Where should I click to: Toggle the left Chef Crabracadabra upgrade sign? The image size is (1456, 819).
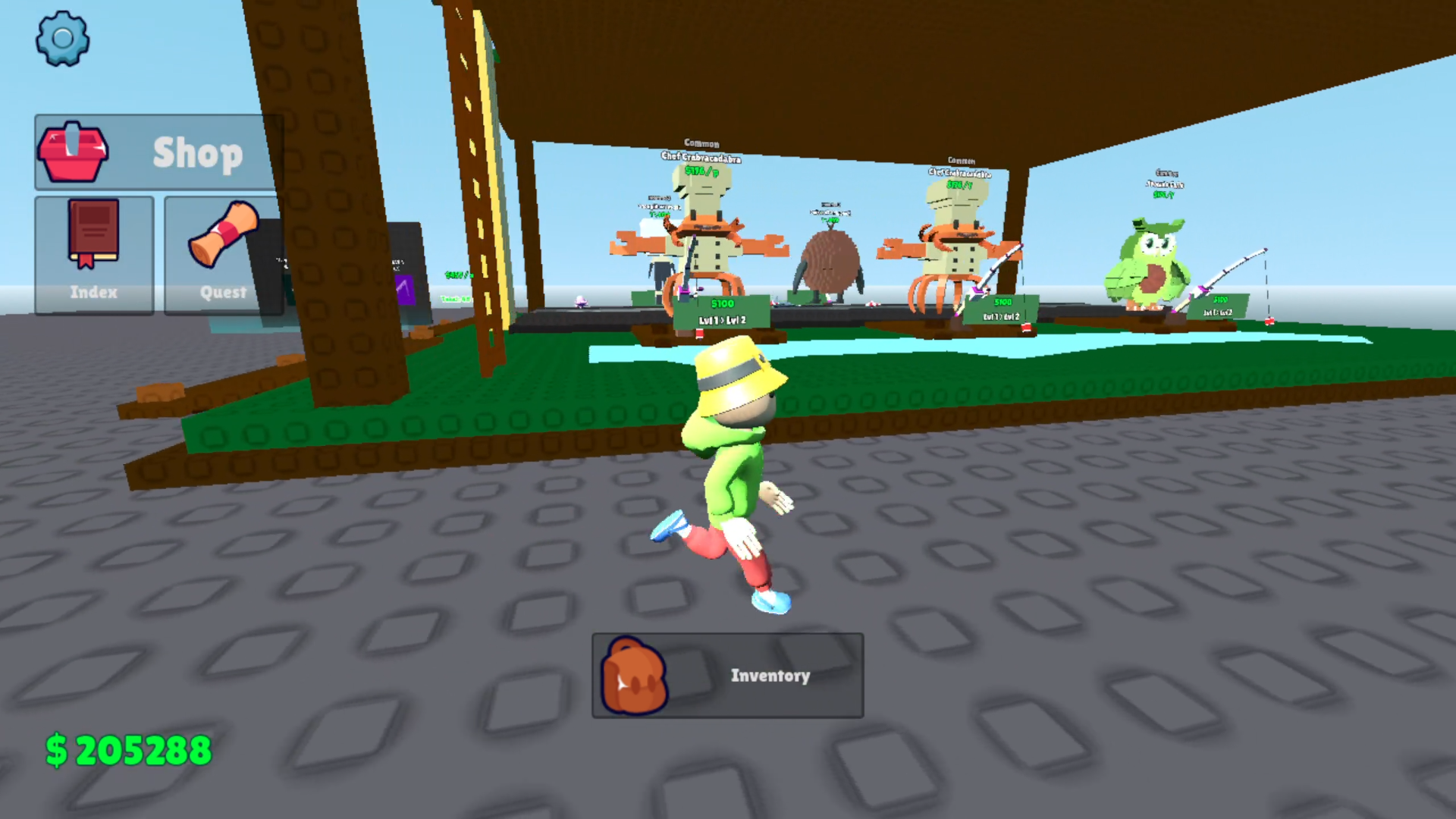[722, 311]
